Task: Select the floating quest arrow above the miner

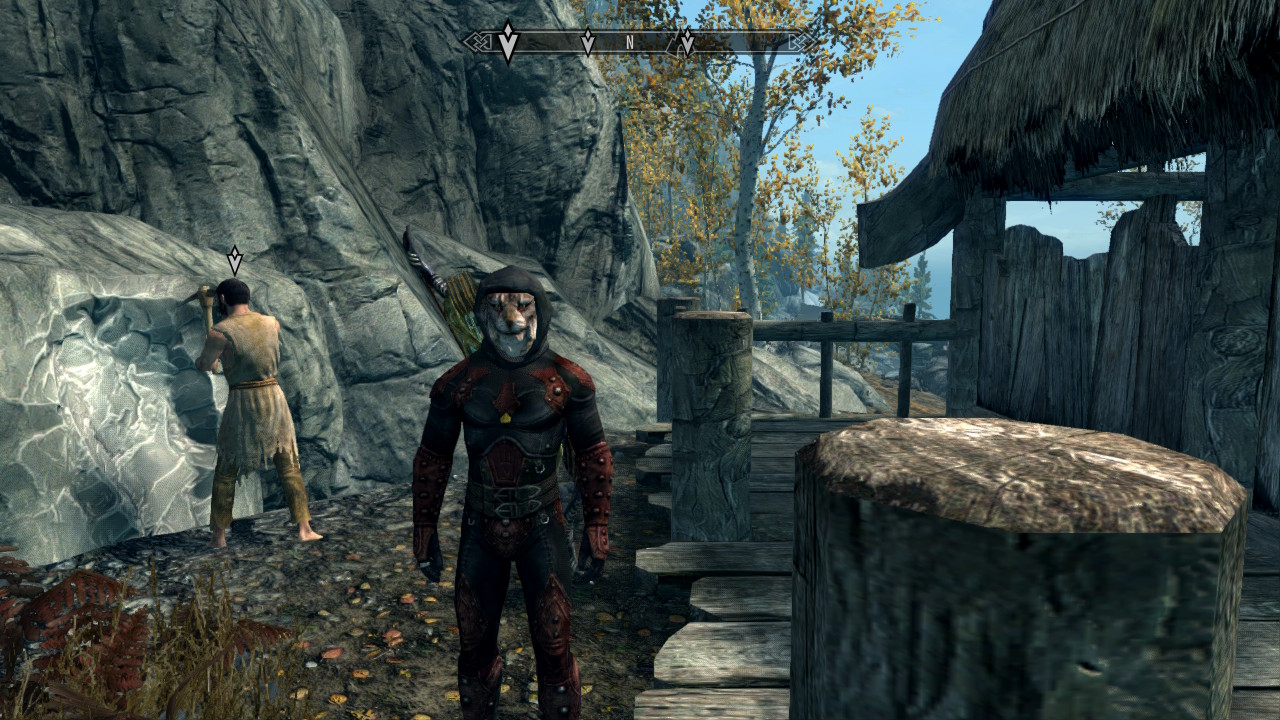Action: (x=234, y=261)
